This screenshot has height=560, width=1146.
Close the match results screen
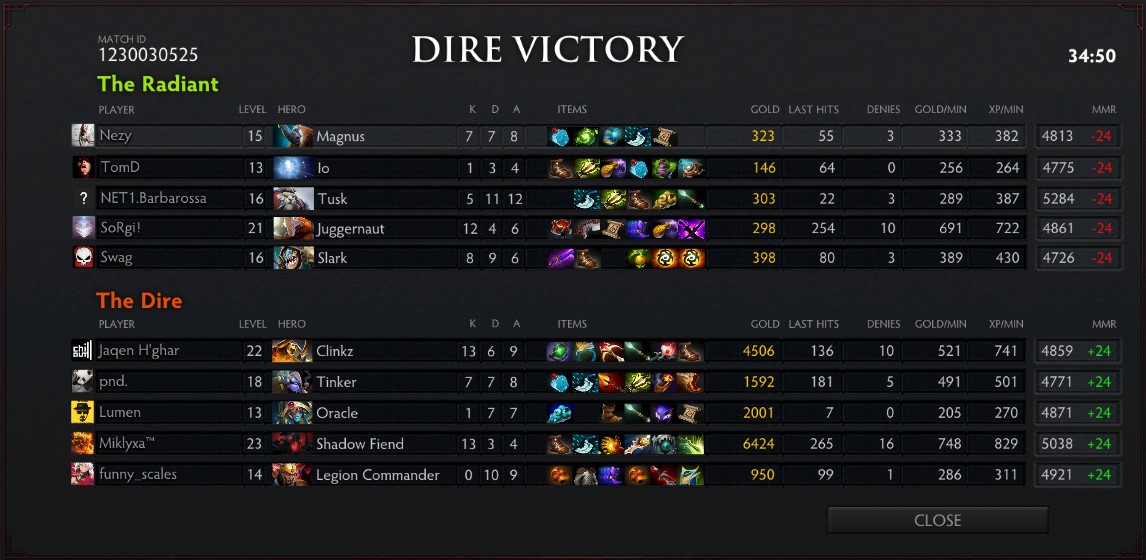tap(937, 520)
